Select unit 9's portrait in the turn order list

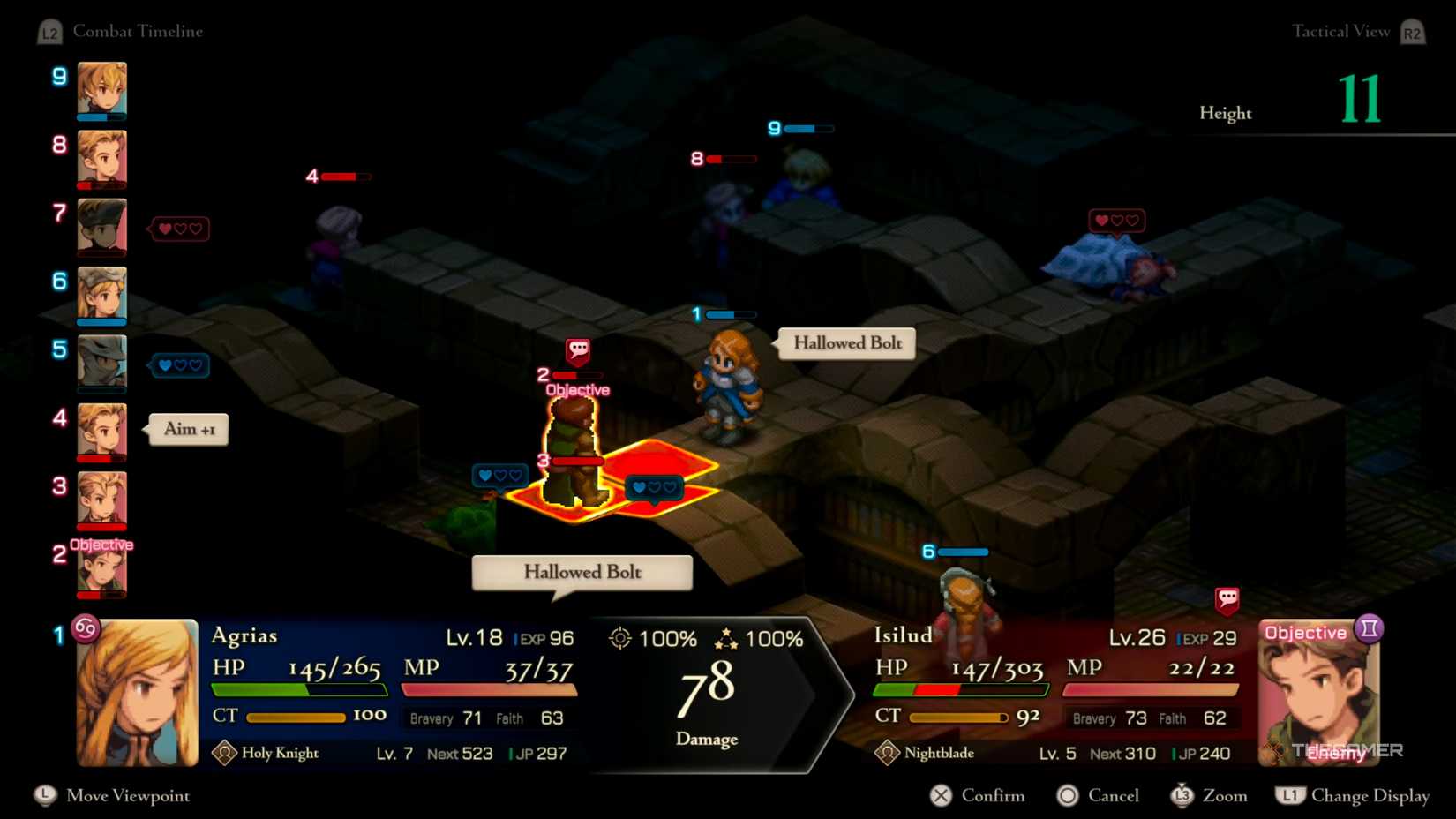click(101, 89)
